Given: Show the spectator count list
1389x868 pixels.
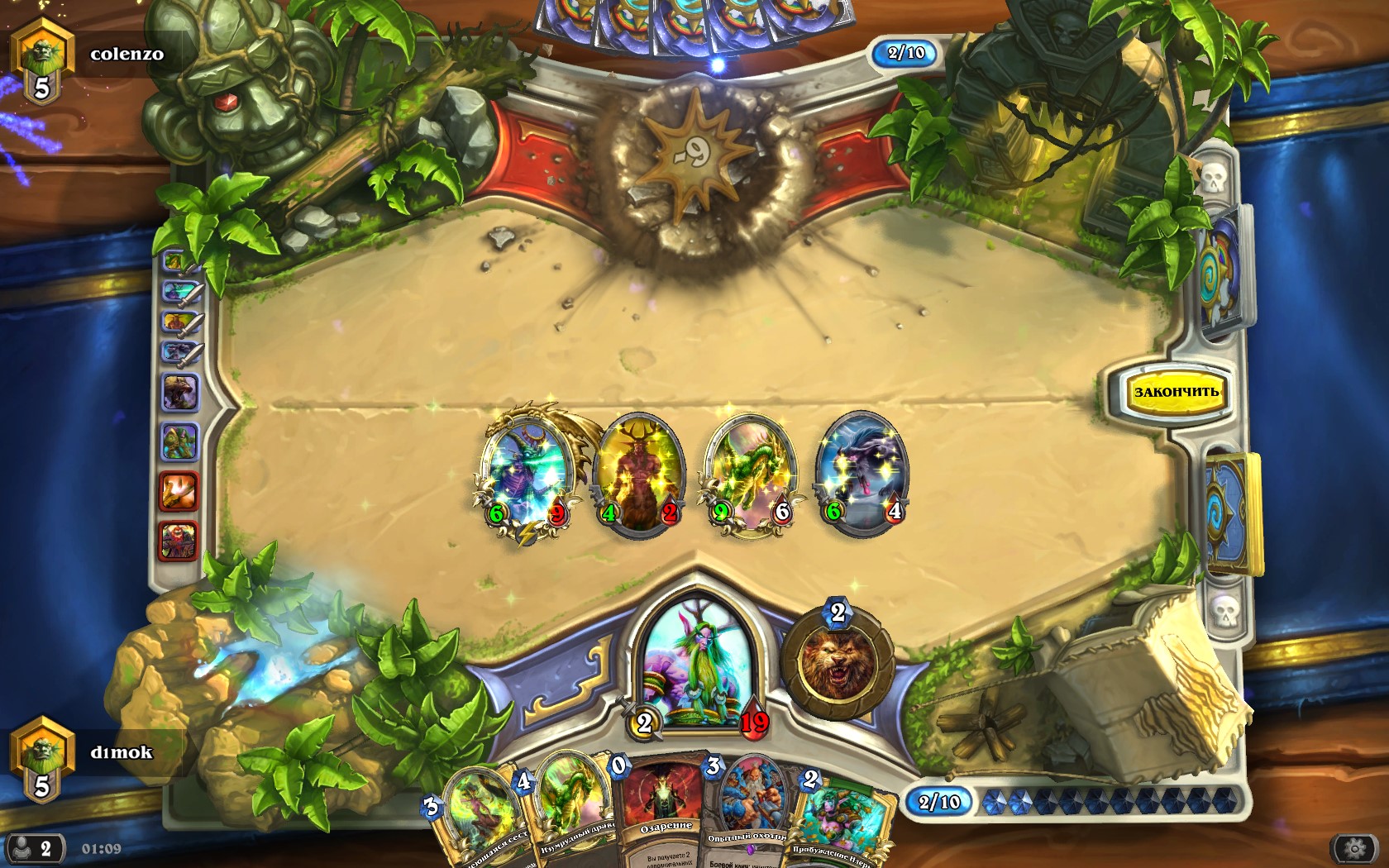Looking at the screenshot, I should click(x=35, y=849).
